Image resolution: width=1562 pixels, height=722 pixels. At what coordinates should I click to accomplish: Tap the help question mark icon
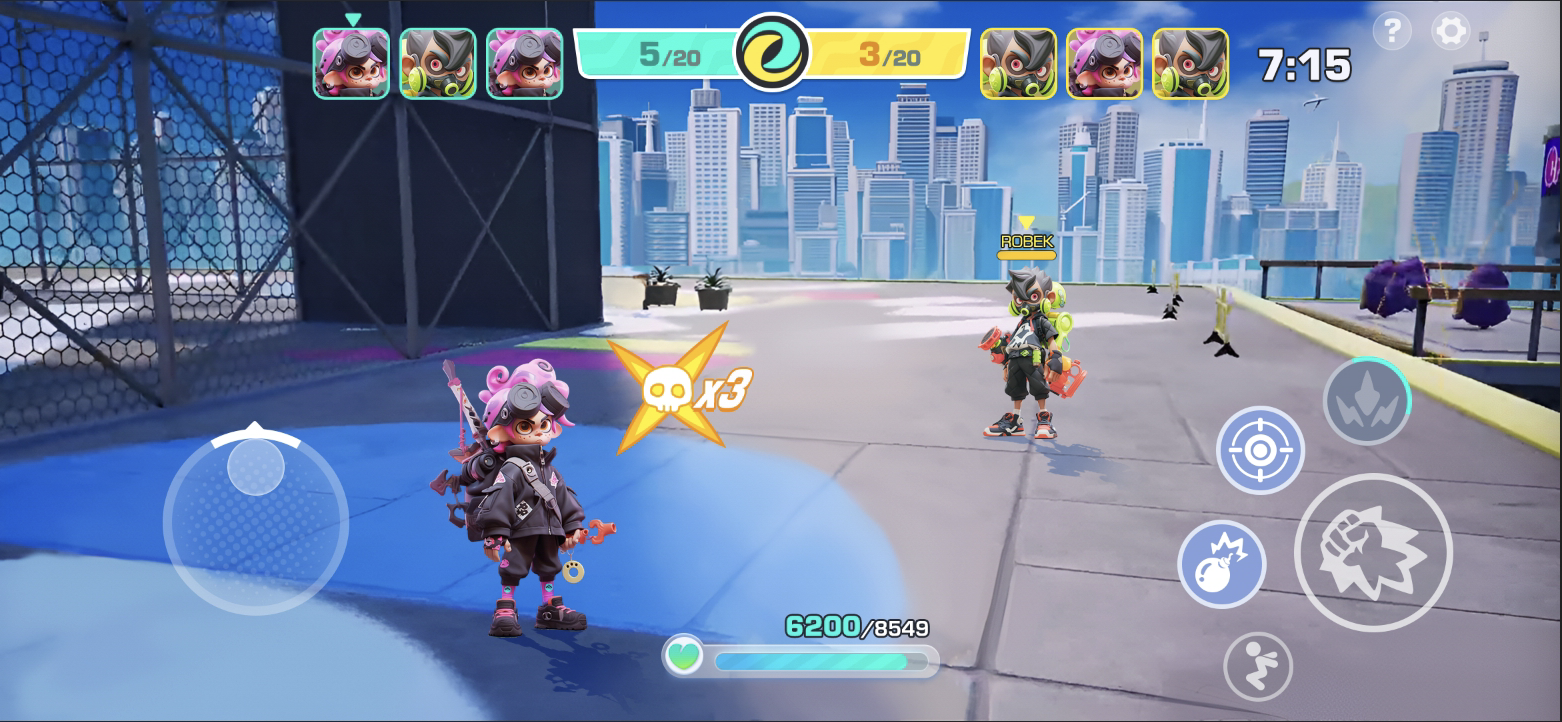(1390, 31)
